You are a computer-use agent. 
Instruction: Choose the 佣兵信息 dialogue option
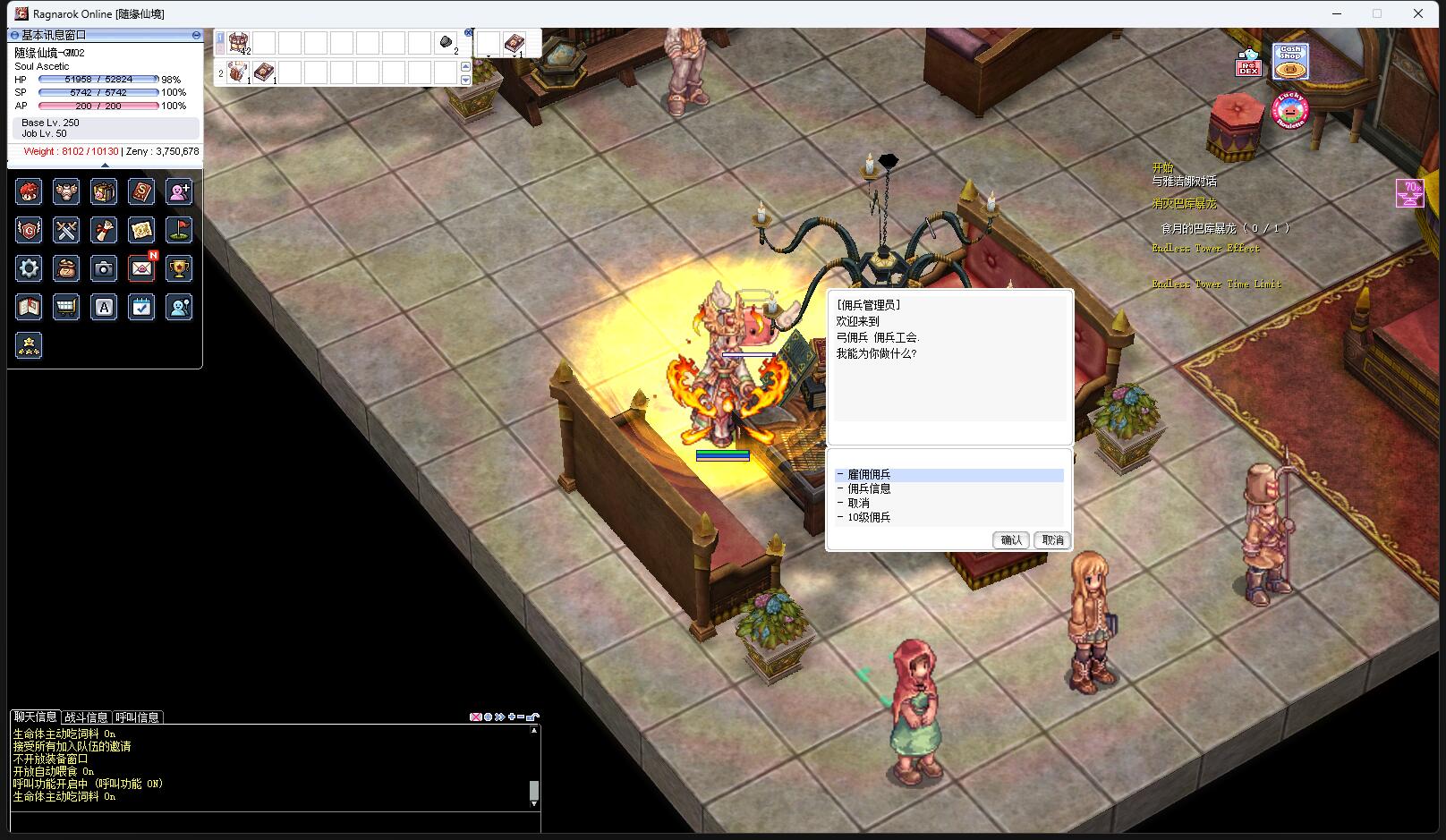click(x=869, y=489)
